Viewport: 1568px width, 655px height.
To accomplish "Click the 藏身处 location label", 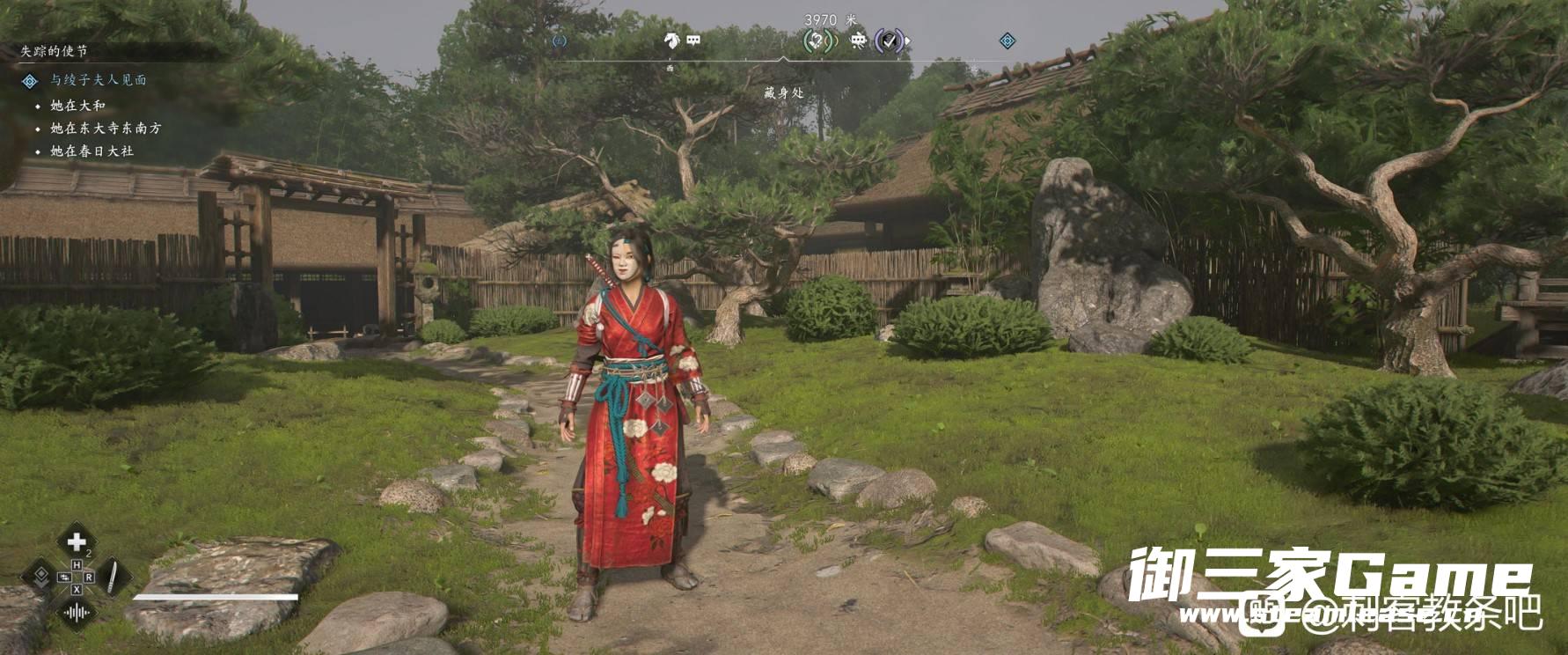I will (783, 92).
